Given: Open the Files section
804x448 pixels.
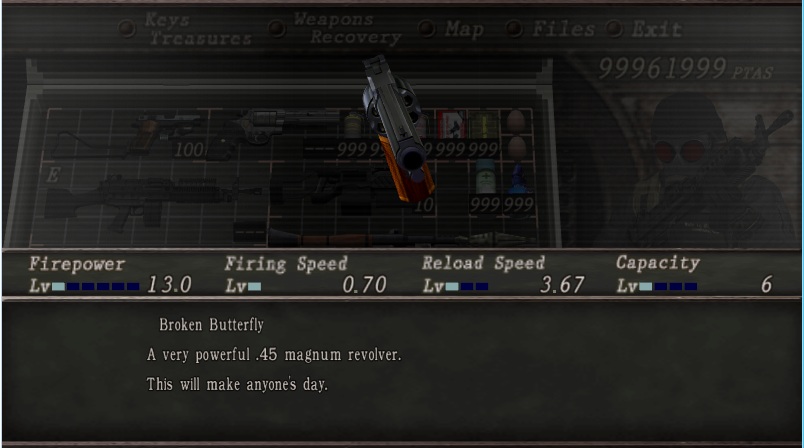Looking at the screenshot, I should [x=563, y=29].
